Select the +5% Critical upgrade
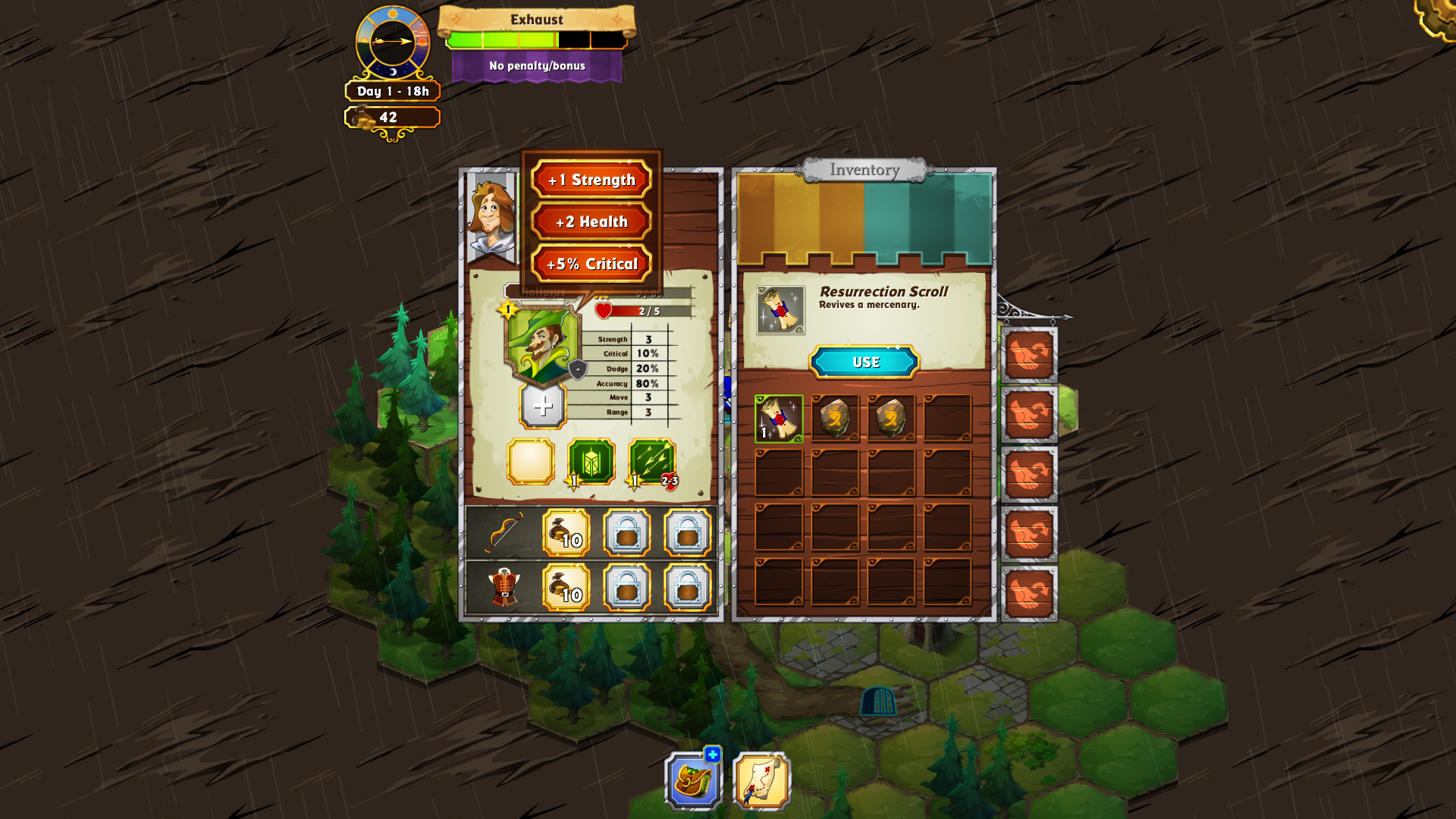This screenshot has height=819, width=1456. point(591,264)
